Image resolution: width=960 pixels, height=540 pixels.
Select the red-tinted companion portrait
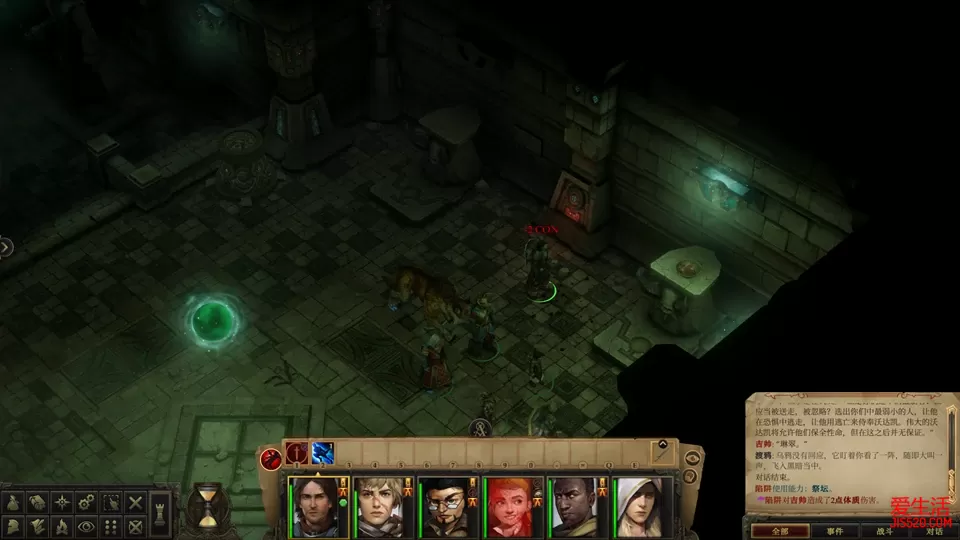513,506
